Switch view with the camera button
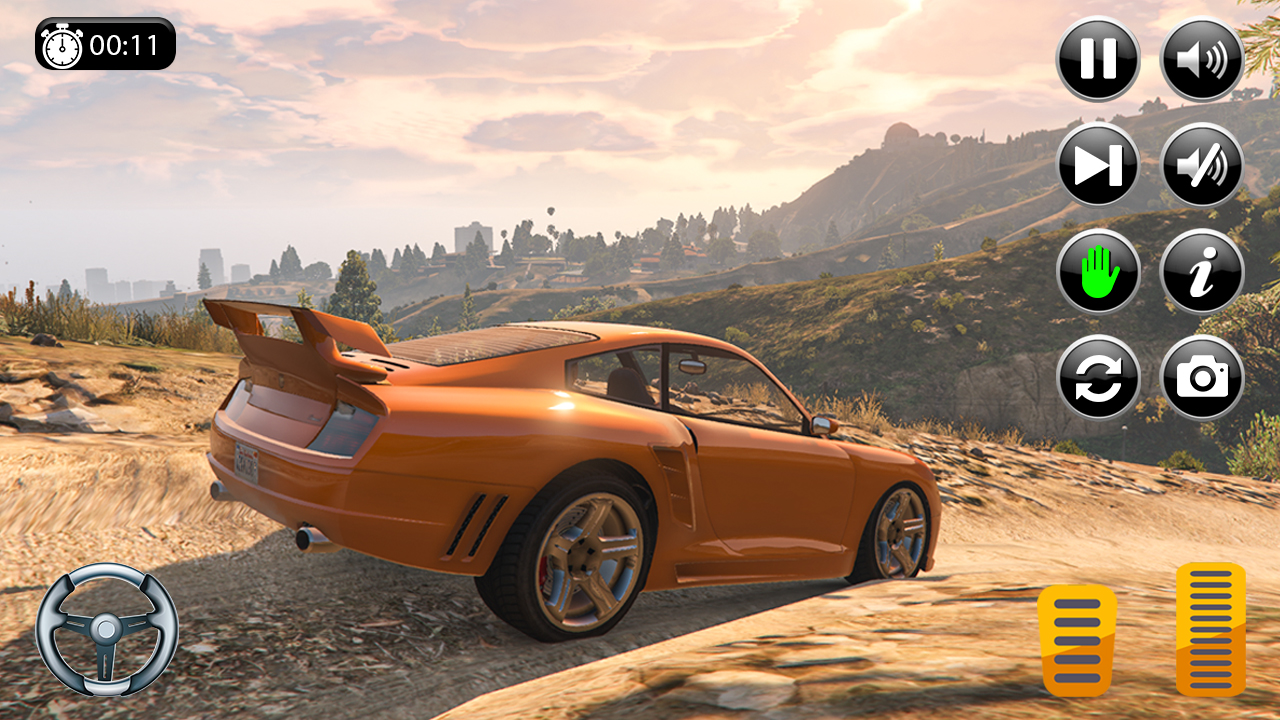The height and width of the screenshot is (720, 1280). point(1201,377)
